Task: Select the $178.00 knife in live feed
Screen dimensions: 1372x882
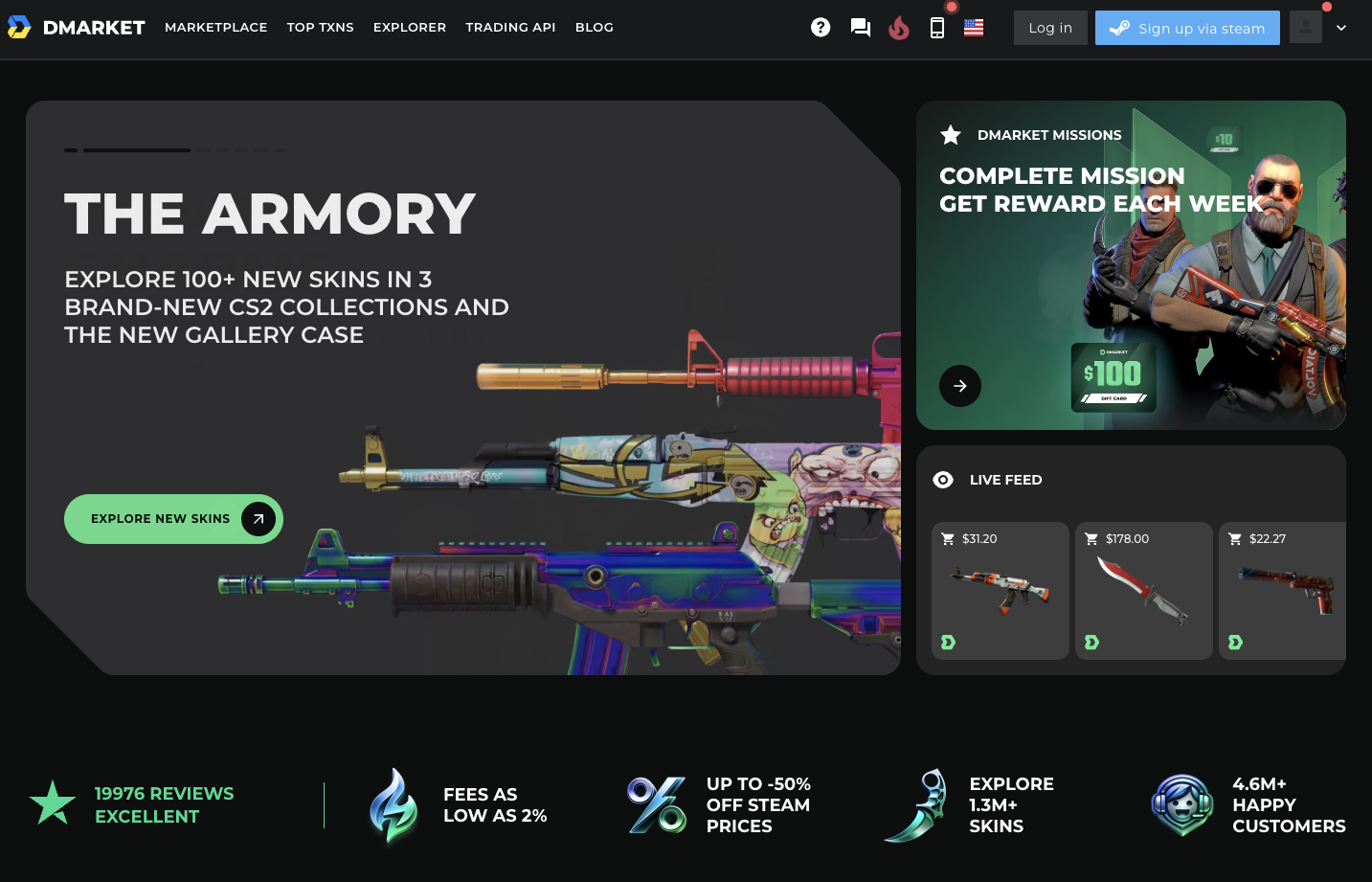Action: point(1143,591)
